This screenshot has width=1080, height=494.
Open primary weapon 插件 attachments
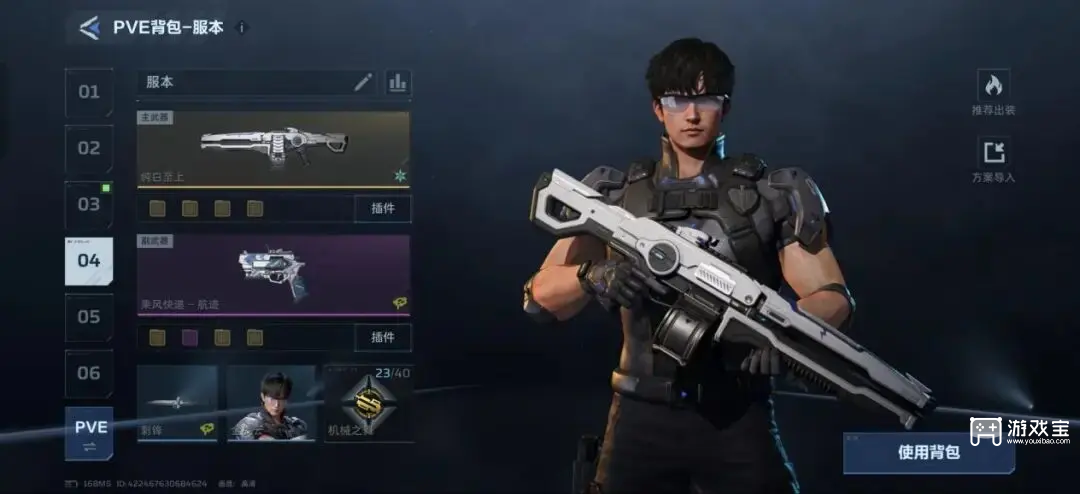[x=382, y=208]
